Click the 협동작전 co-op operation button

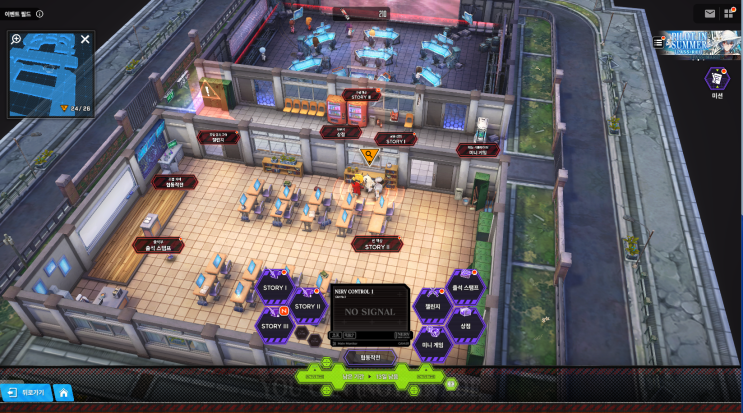pos(369,356)
